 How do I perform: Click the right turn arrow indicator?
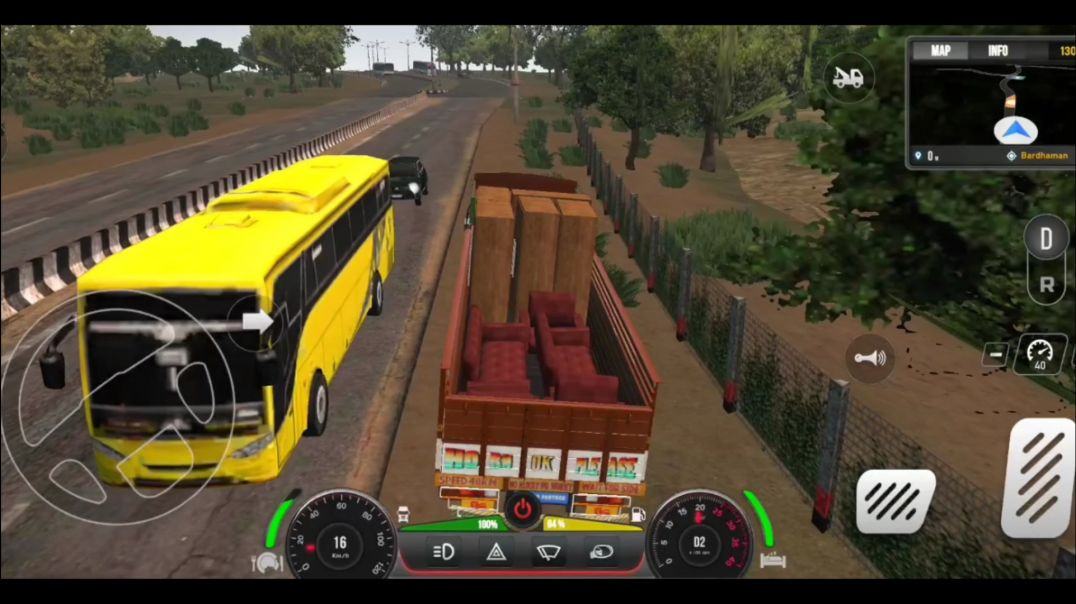[258, 322]
